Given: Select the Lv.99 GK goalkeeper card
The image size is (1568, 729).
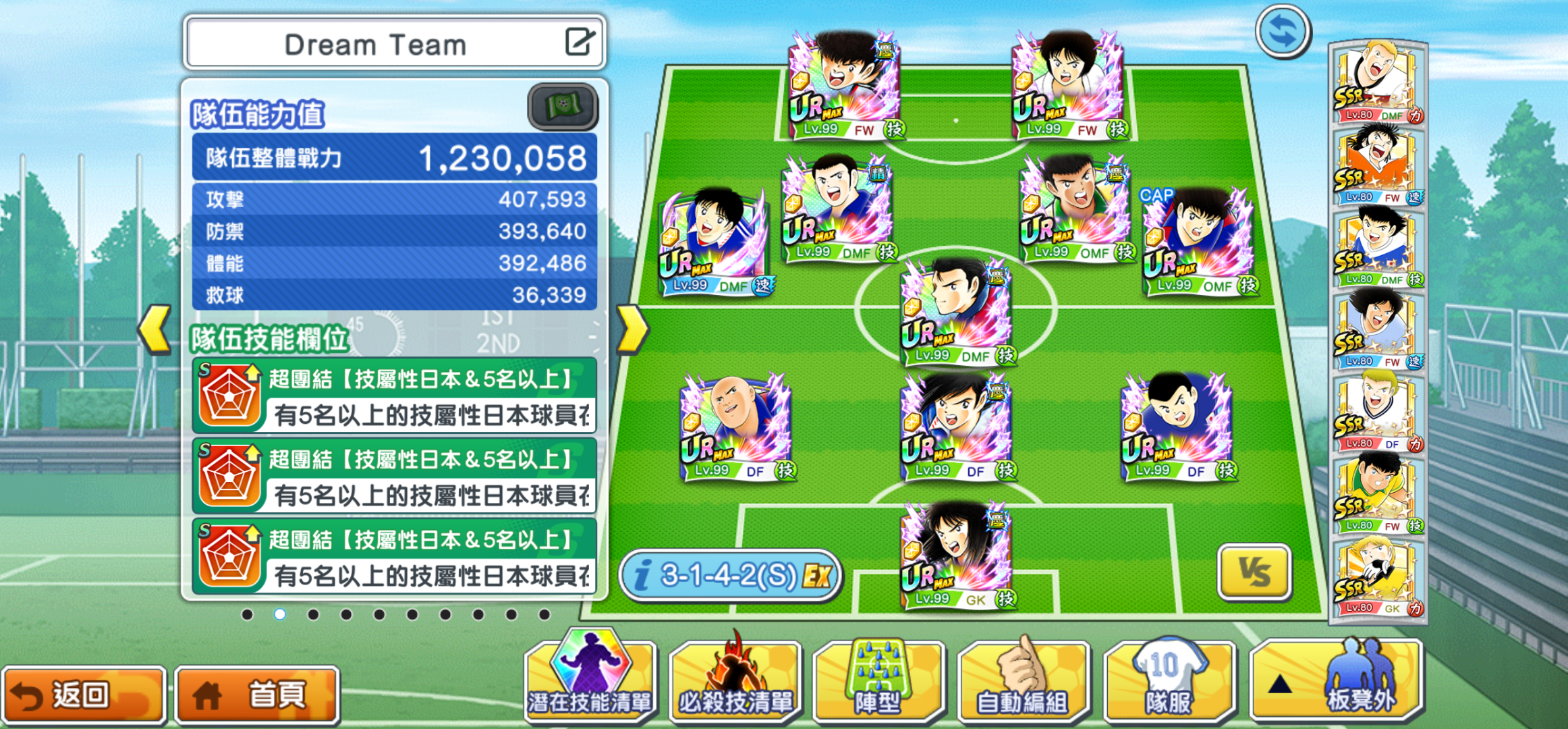Looking at the screenshot, I should coord(956,555).
